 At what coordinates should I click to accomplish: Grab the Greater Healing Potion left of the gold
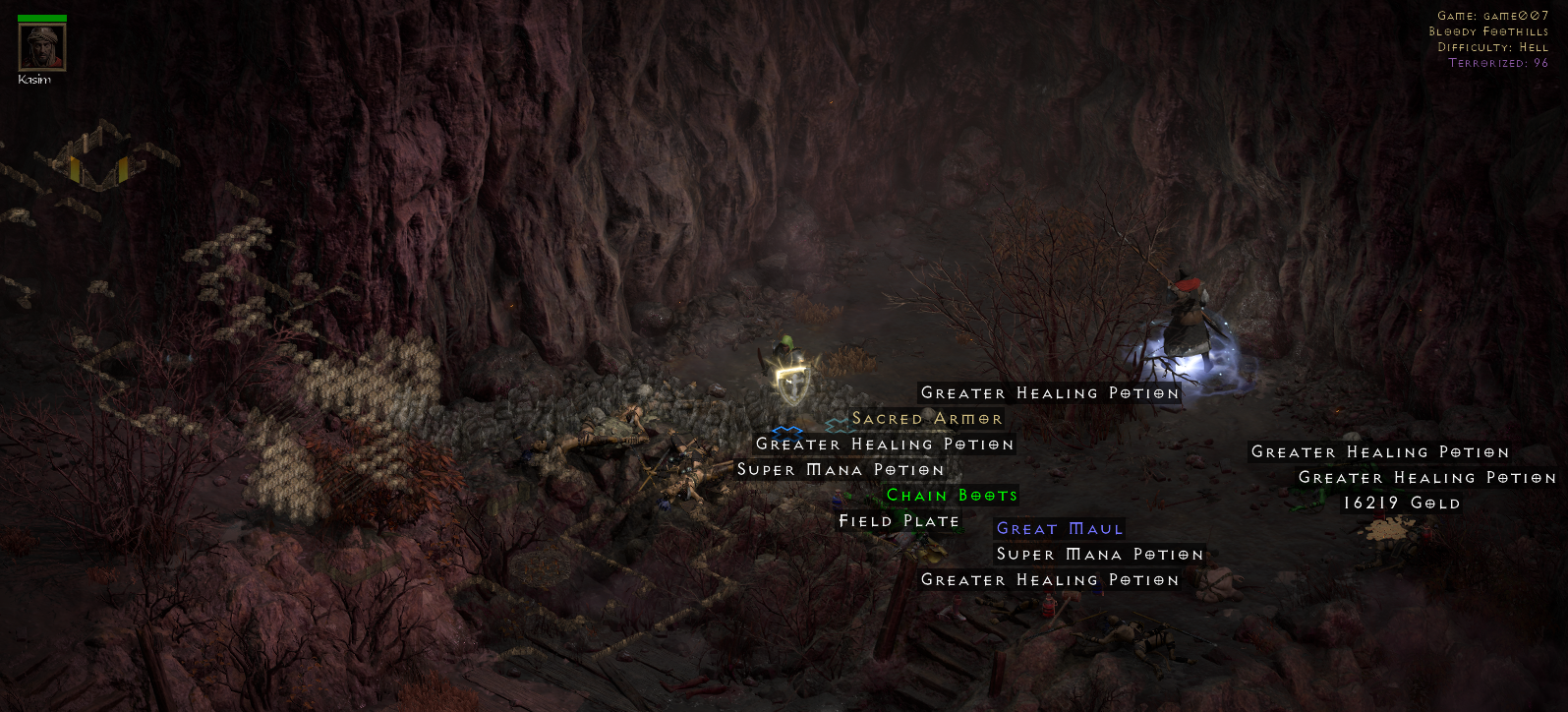point(1380,452)
